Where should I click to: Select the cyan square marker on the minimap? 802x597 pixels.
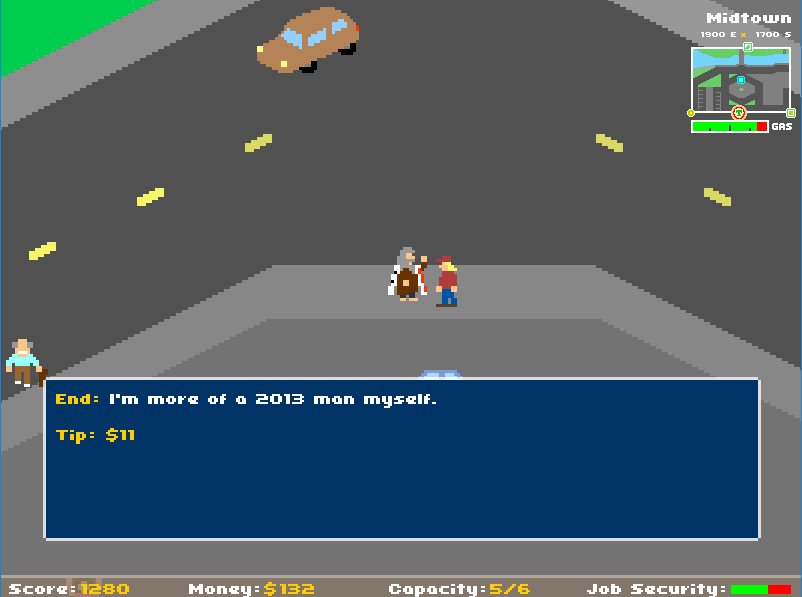pos(741,80)
